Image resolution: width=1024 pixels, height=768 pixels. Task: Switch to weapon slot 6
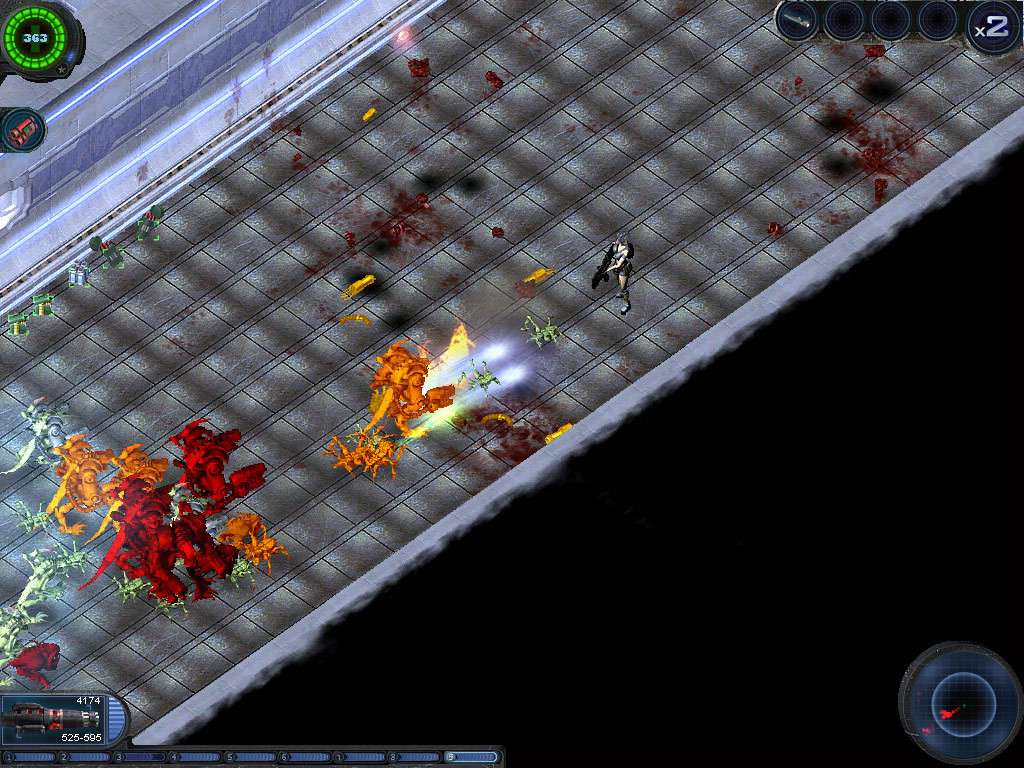click(305, 757)
